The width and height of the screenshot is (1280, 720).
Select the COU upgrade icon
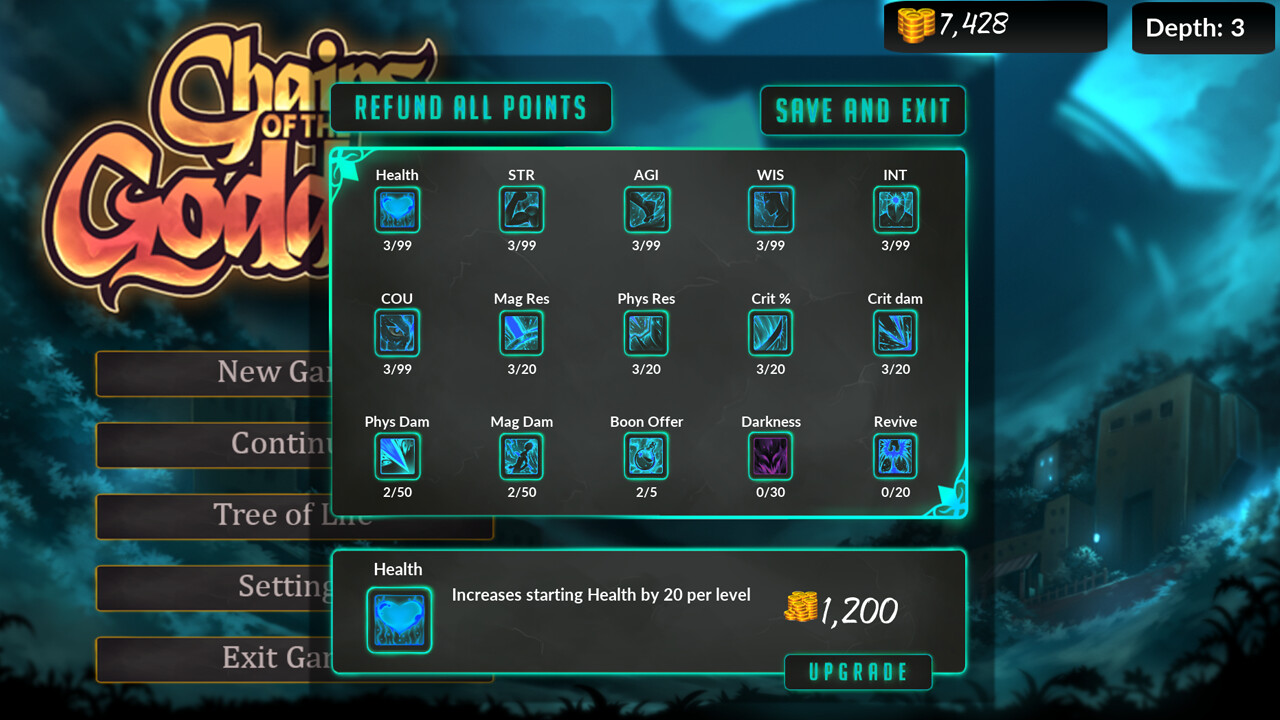(397, 333)
